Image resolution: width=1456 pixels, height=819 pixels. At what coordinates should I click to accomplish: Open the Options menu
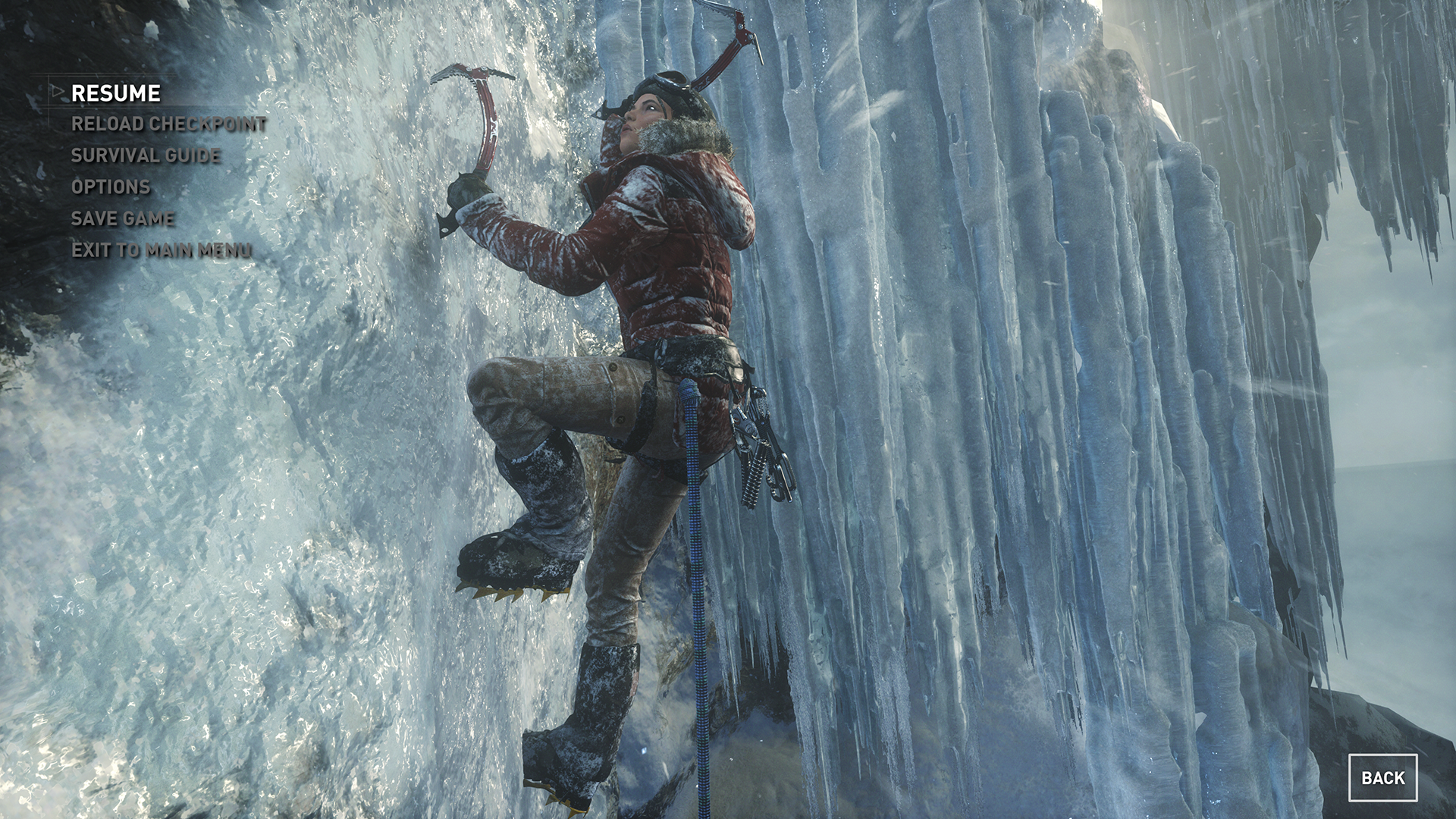tap(111, 187)
